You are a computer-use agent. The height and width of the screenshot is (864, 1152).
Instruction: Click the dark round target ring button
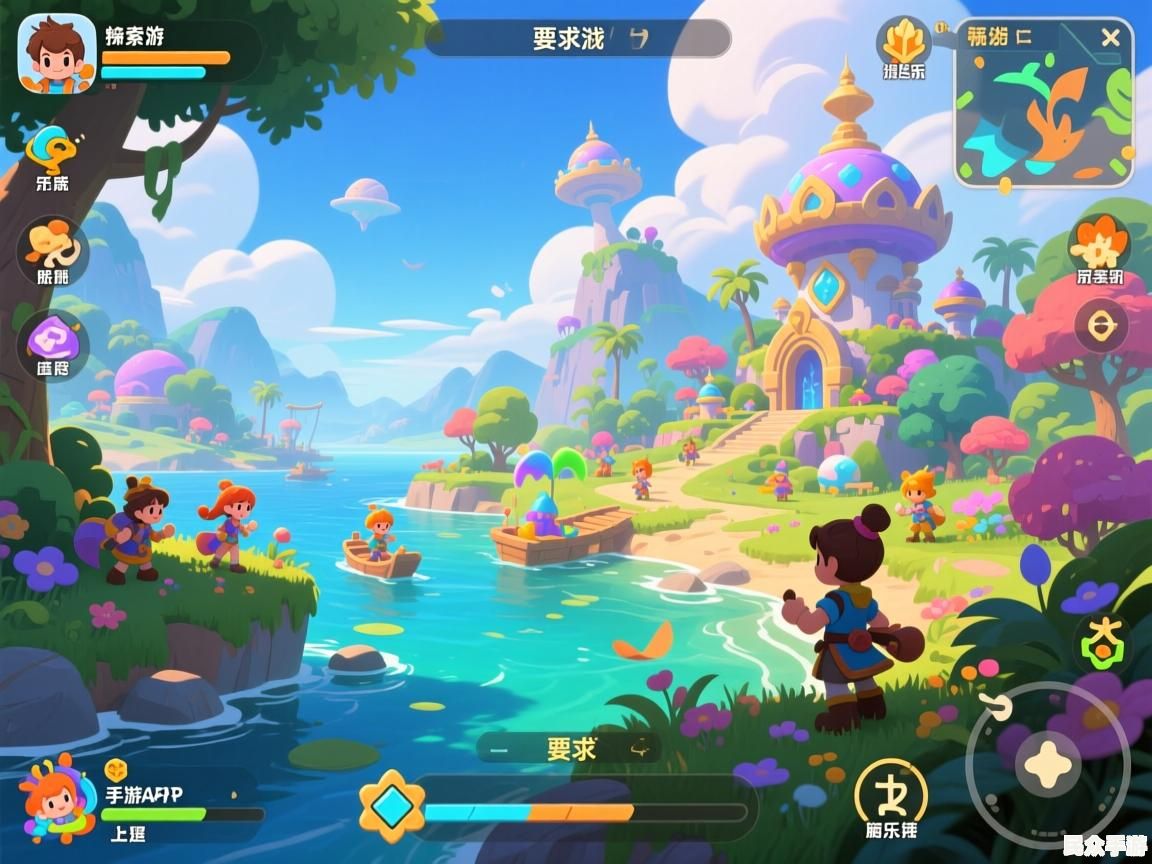pyautogui.click(x=1101, y=325)
